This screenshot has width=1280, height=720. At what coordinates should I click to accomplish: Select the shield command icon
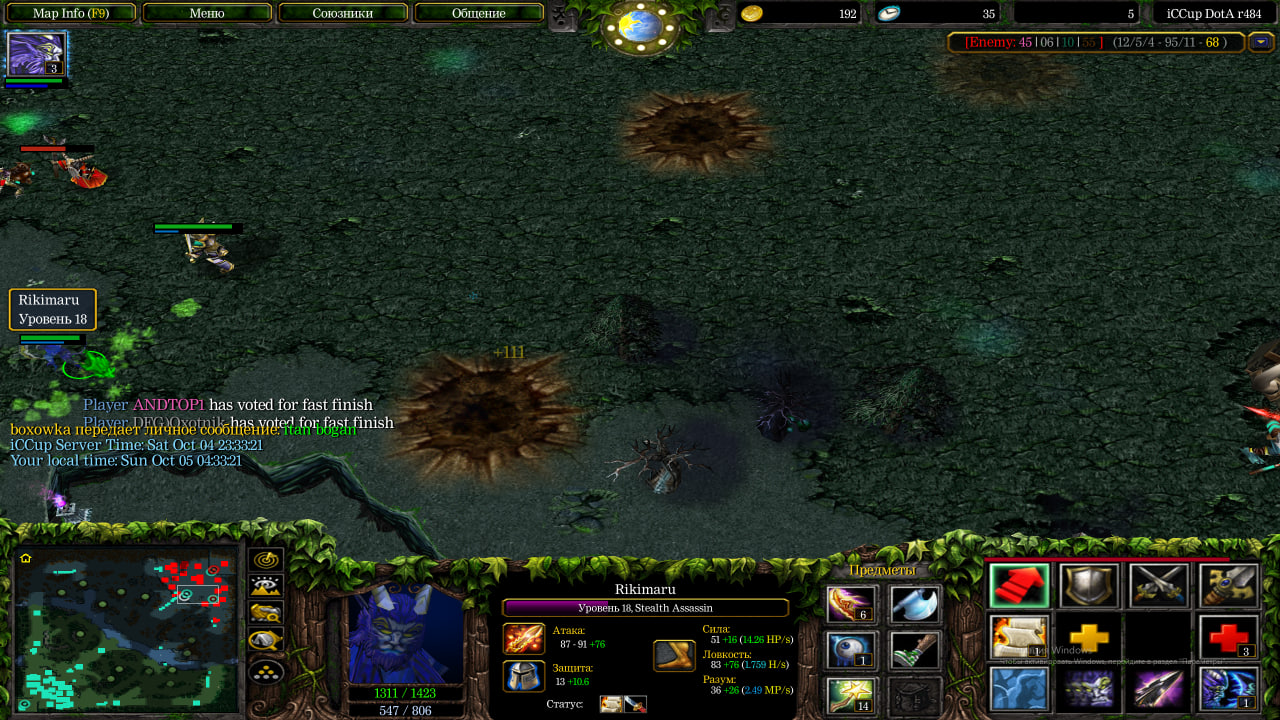(x=1089, y=586)
